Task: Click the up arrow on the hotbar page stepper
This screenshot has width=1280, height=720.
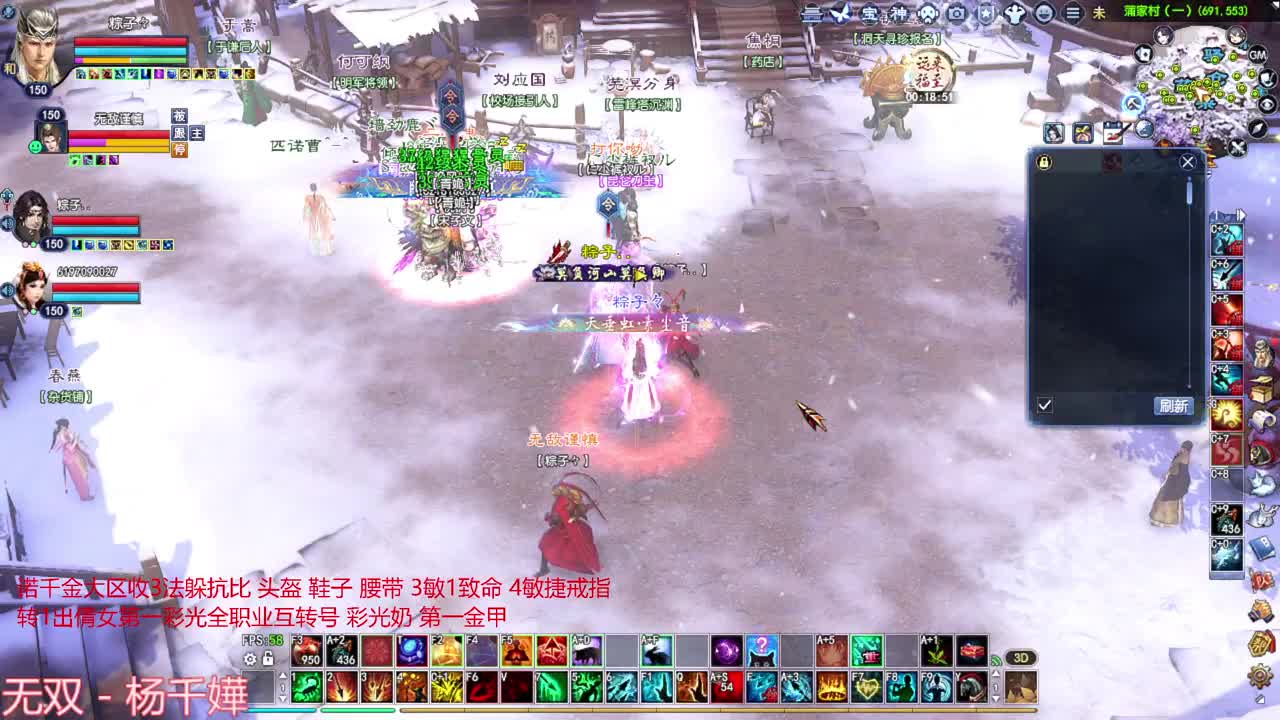Action: 283,674
